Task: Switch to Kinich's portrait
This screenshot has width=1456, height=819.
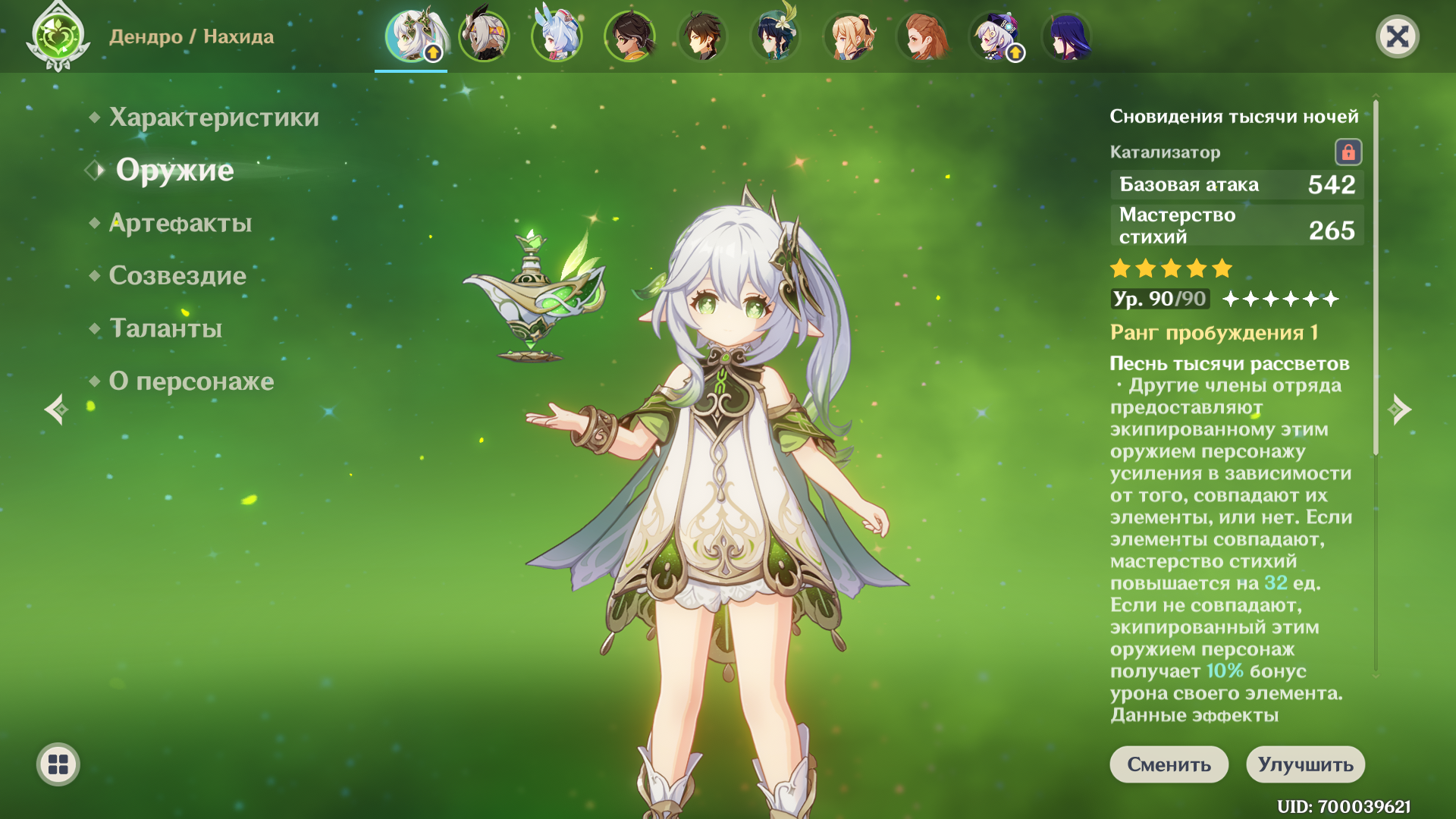Action: (x=629, y=36)
